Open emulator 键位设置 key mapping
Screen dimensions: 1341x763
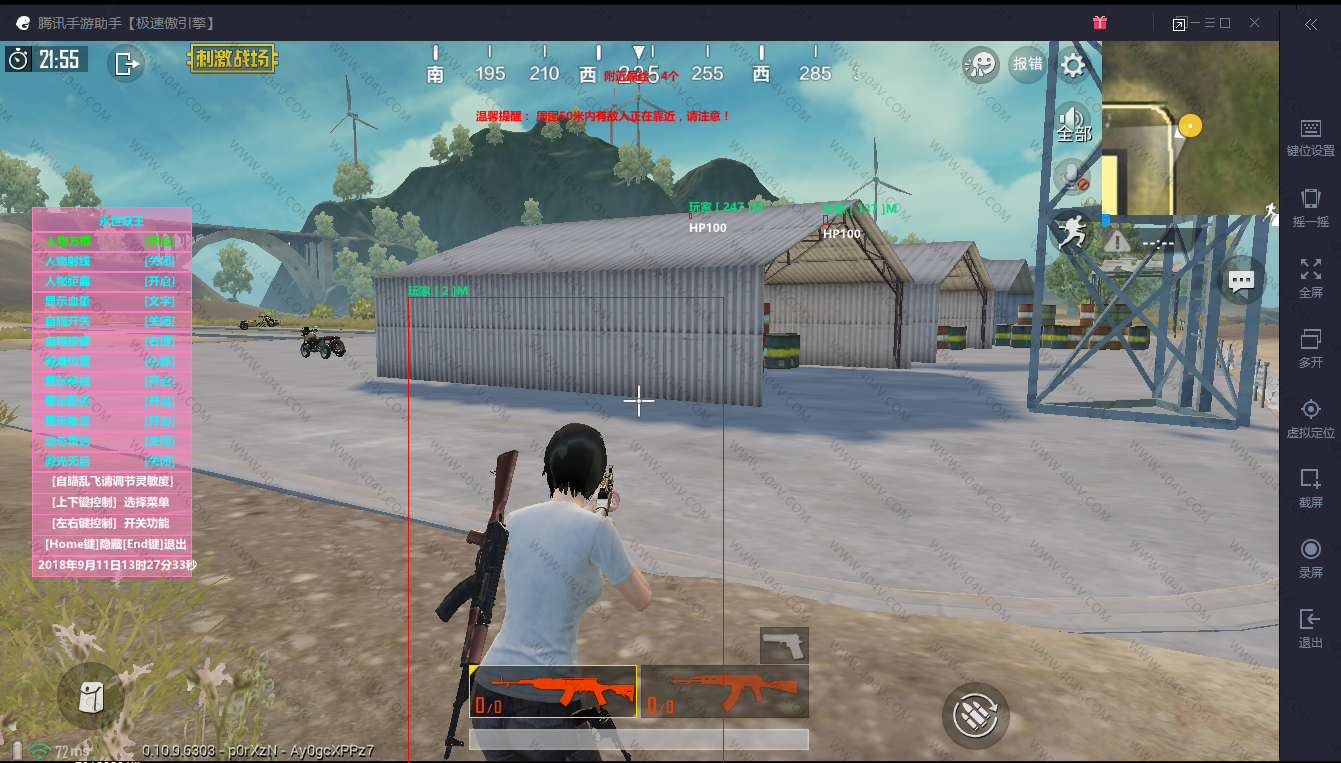click(1310, 137)
